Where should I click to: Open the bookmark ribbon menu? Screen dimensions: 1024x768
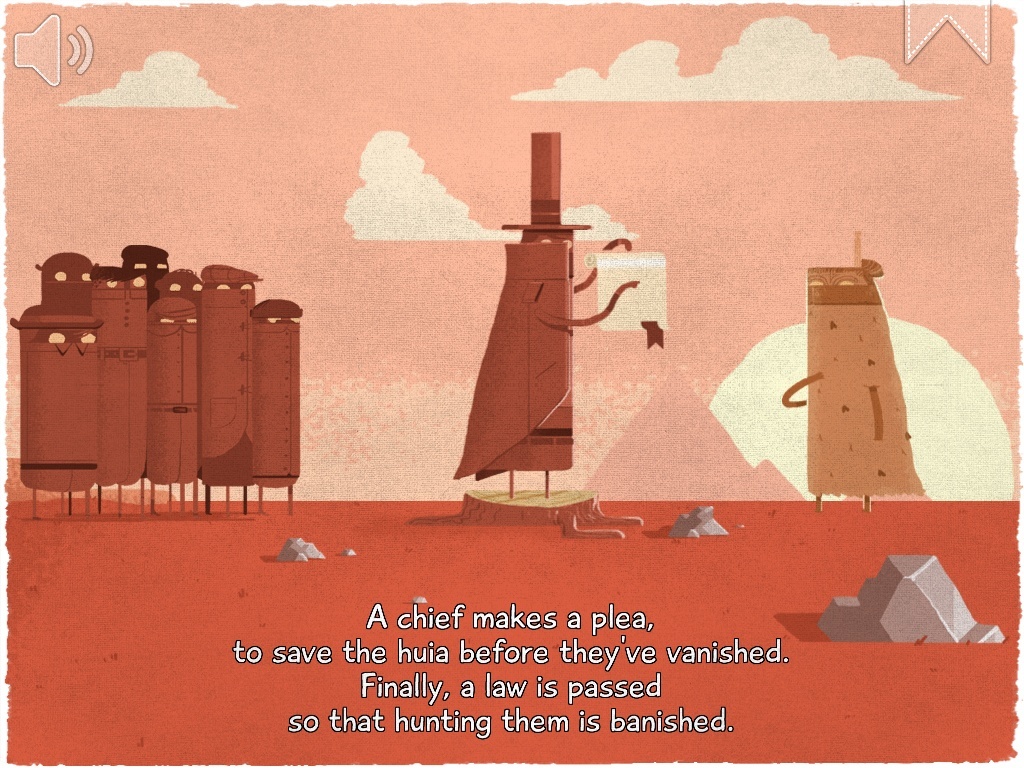pyautogui.click(x=946, y=30)
